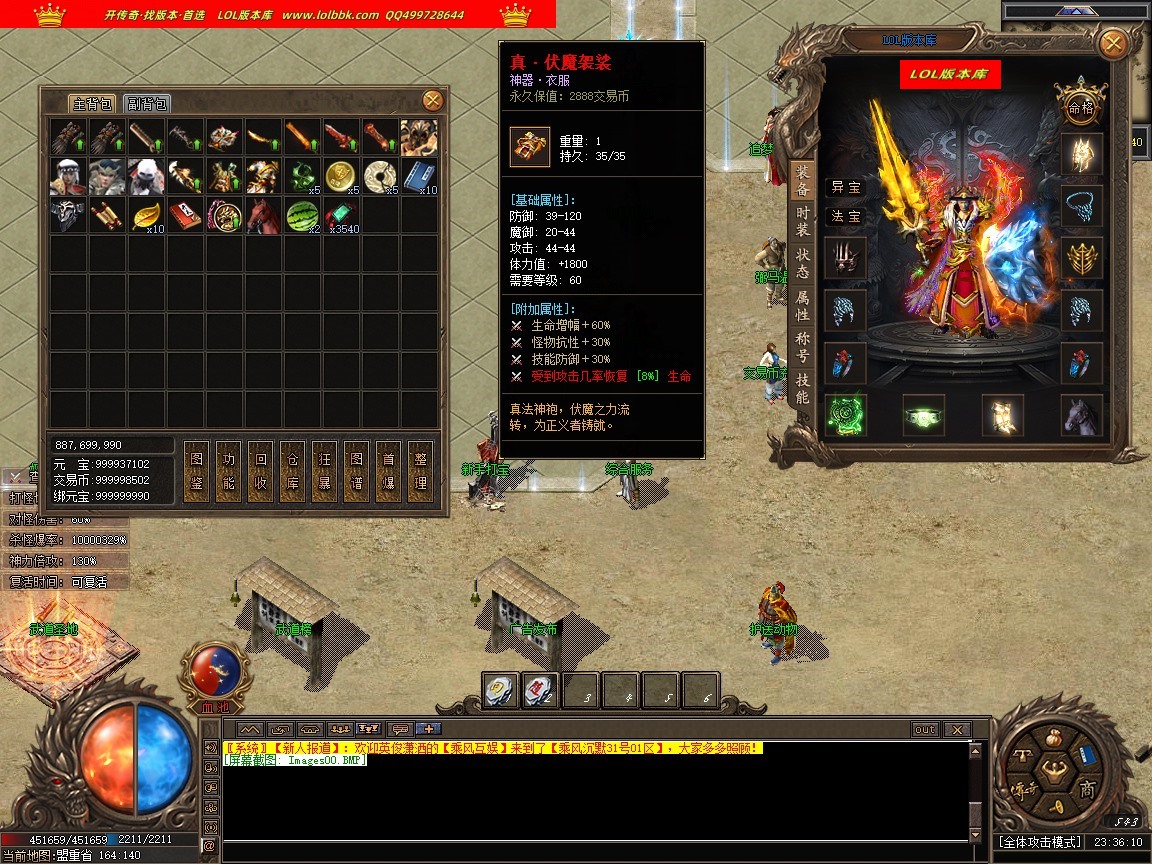Viewport: 1152px width, 864px height.
Task: Select the golden leaf item stack
Action: 147,215
